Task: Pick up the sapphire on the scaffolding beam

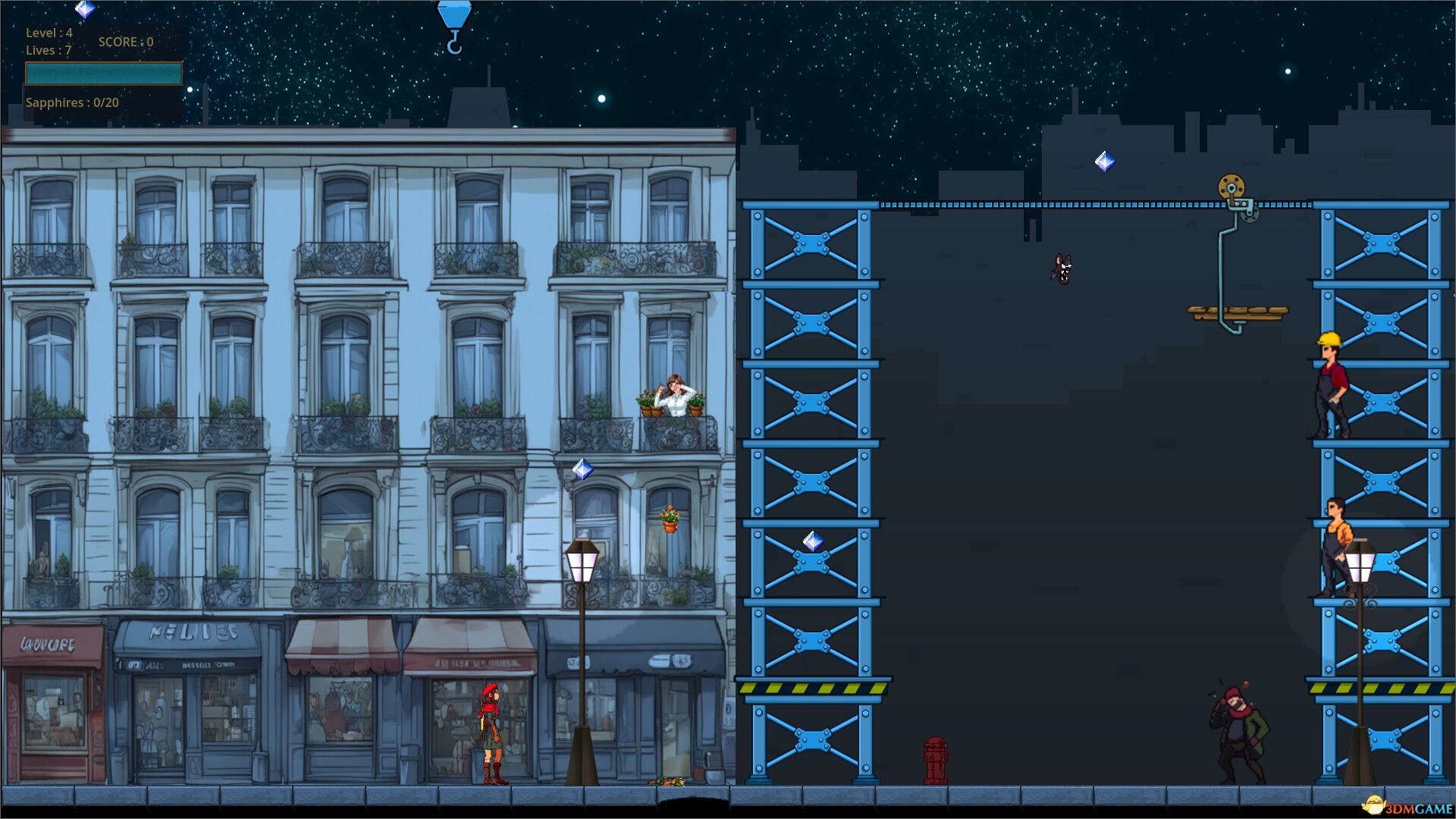Action: click(812, 541)
